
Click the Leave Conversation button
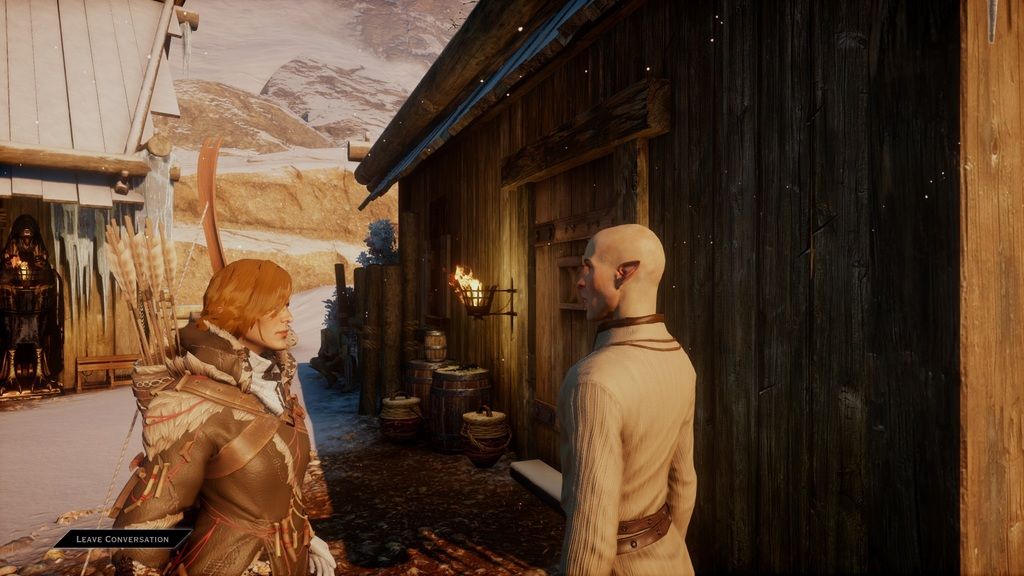(121, 538)
